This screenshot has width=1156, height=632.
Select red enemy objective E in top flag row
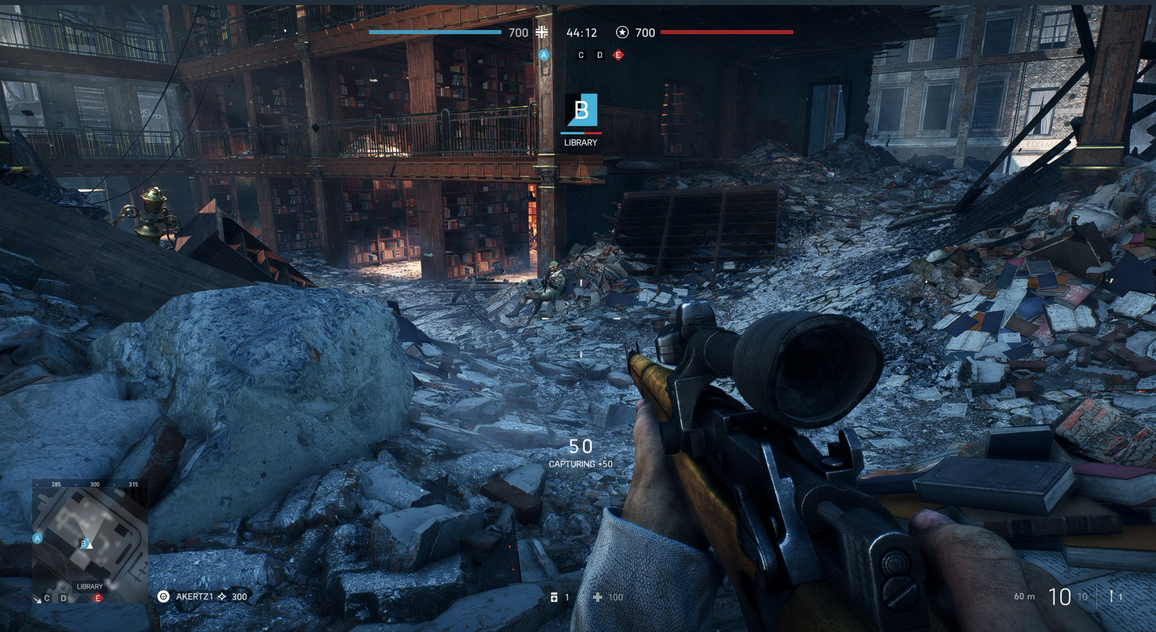click(x=618, y=55)
